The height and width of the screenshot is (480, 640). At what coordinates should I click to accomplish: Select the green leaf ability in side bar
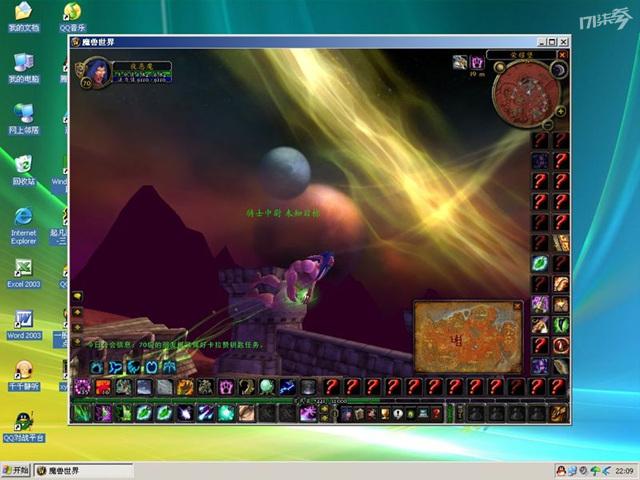540,263
